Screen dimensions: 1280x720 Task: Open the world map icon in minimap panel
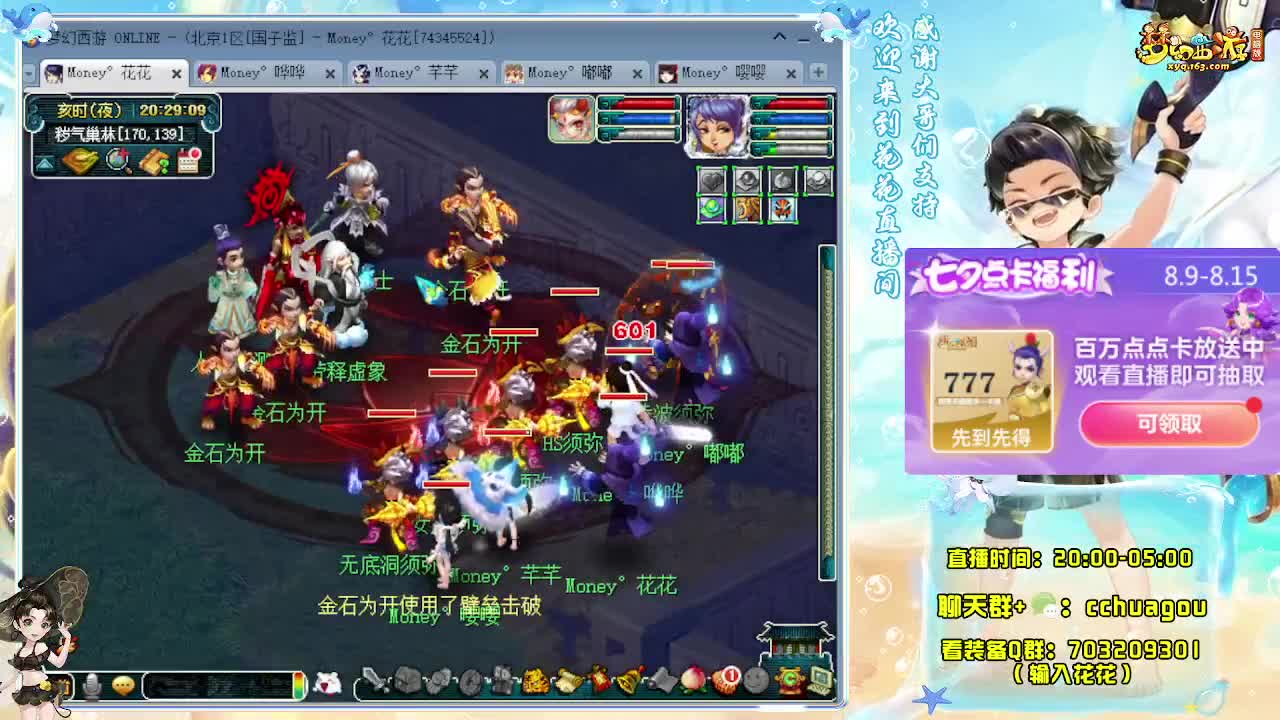click(80, 162)
